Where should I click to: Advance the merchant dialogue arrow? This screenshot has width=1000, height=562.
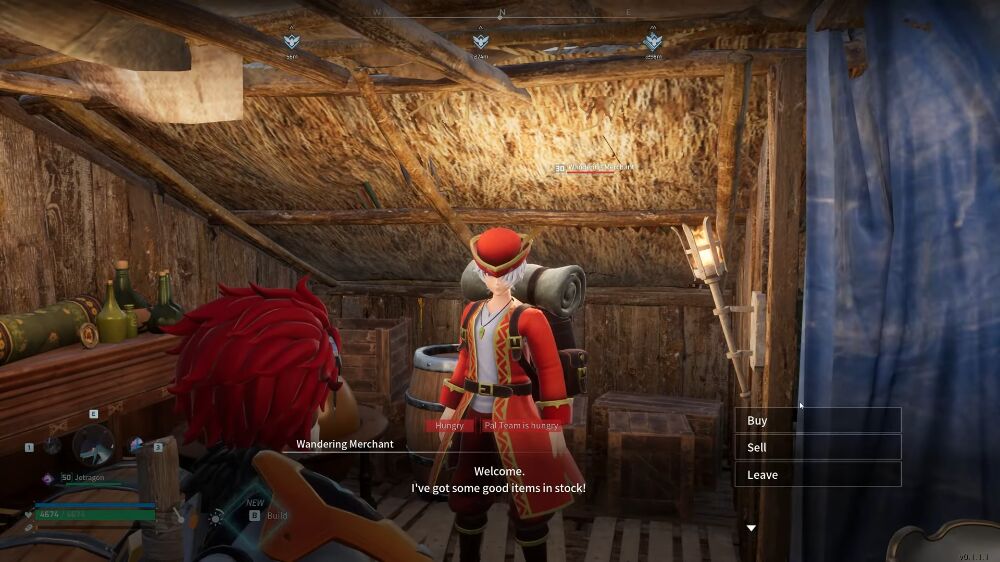[x=751, y=528]
